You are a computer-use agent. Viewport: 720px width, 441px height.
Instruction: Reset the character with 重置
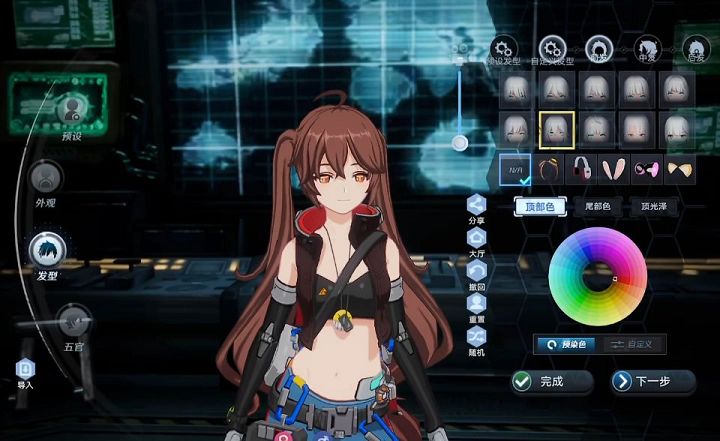[477, 304]
